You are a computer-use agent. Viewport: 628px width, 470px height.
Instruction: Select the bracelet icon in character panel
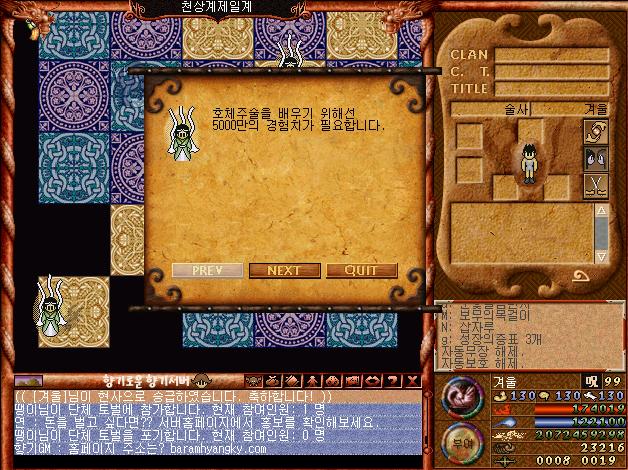point(596,132)
